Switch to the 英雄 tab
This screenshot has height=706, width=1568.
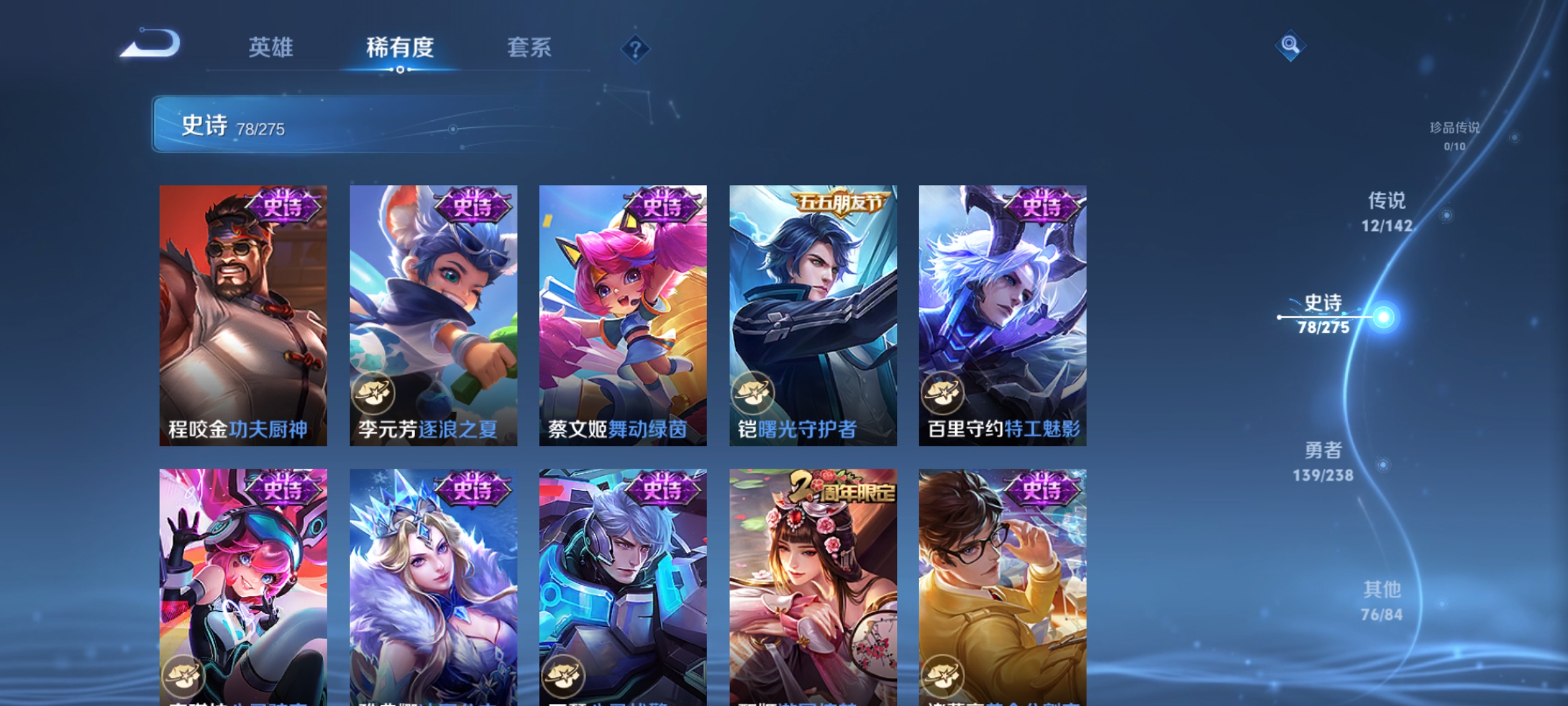271,48
